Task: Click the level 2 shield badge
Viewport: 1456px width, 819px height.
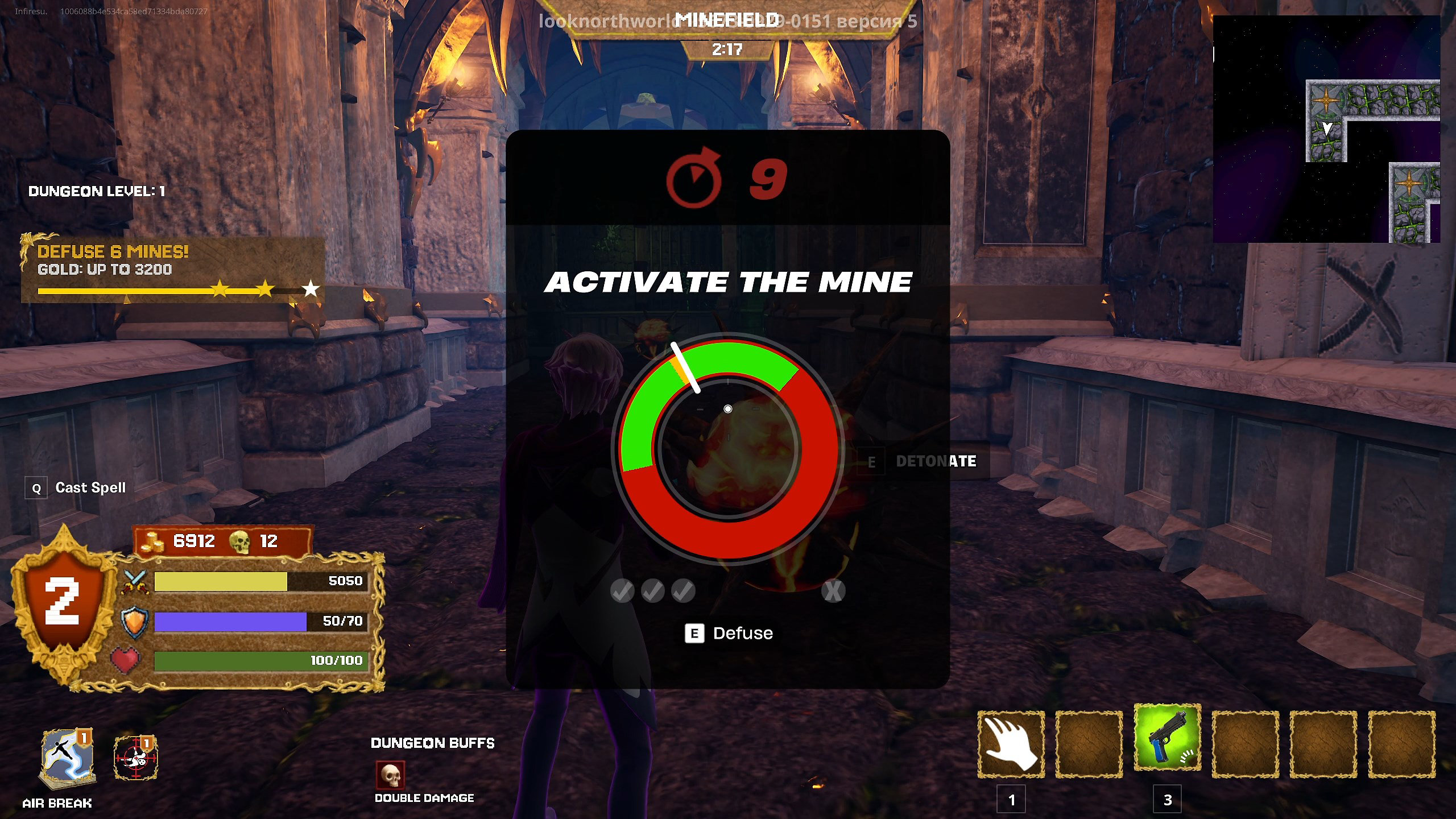Action: tap(63, 604)
